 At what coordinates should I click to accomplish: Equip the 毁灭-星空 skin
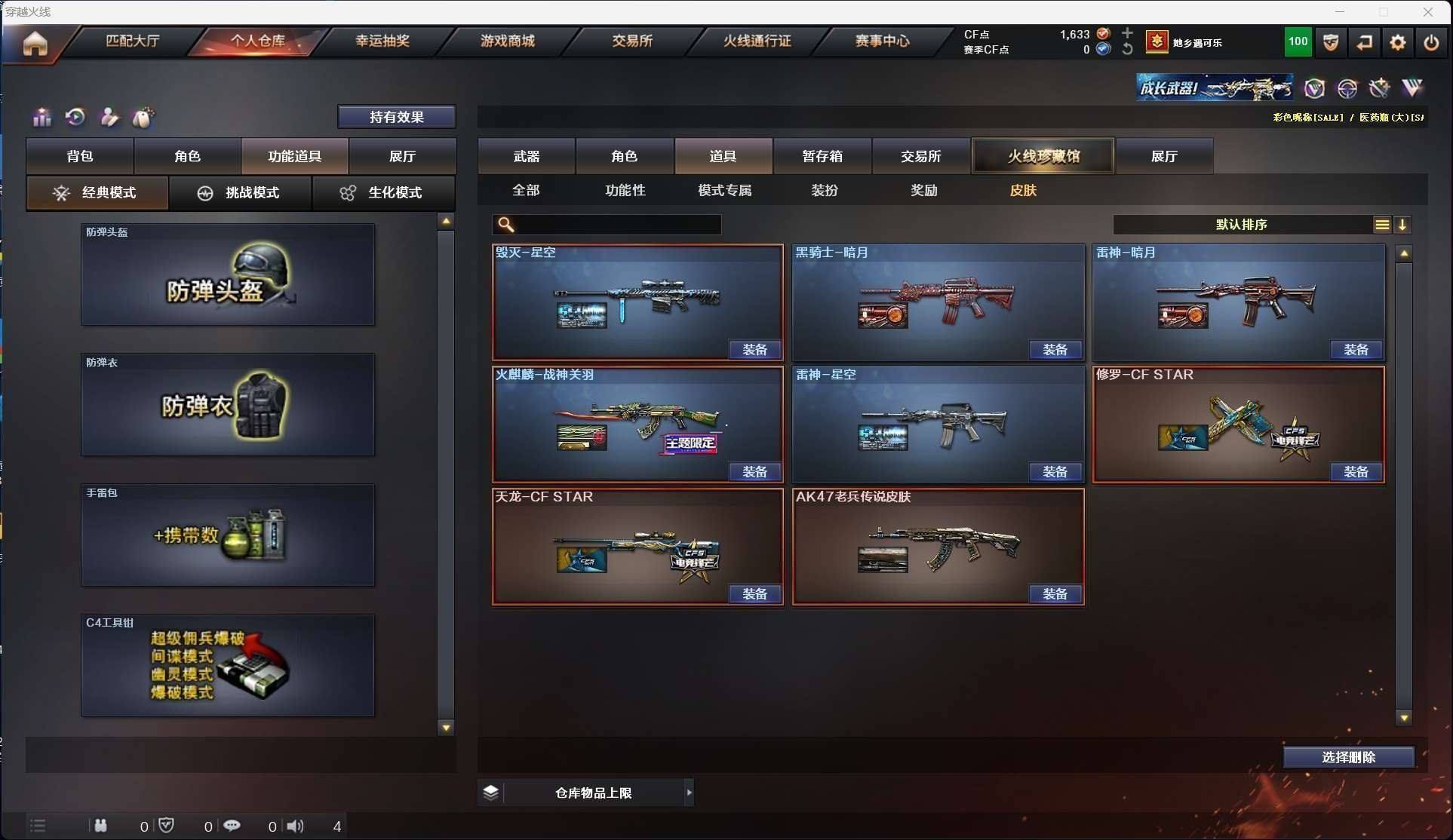(x=754, y=350)
